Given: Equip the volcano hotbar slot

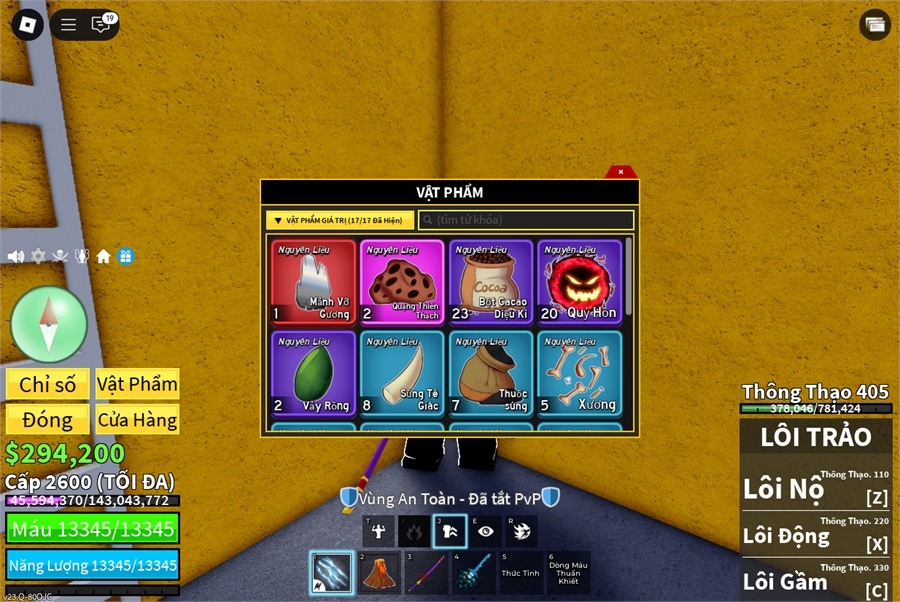Looking at the screenshot, I should [379, 573].
